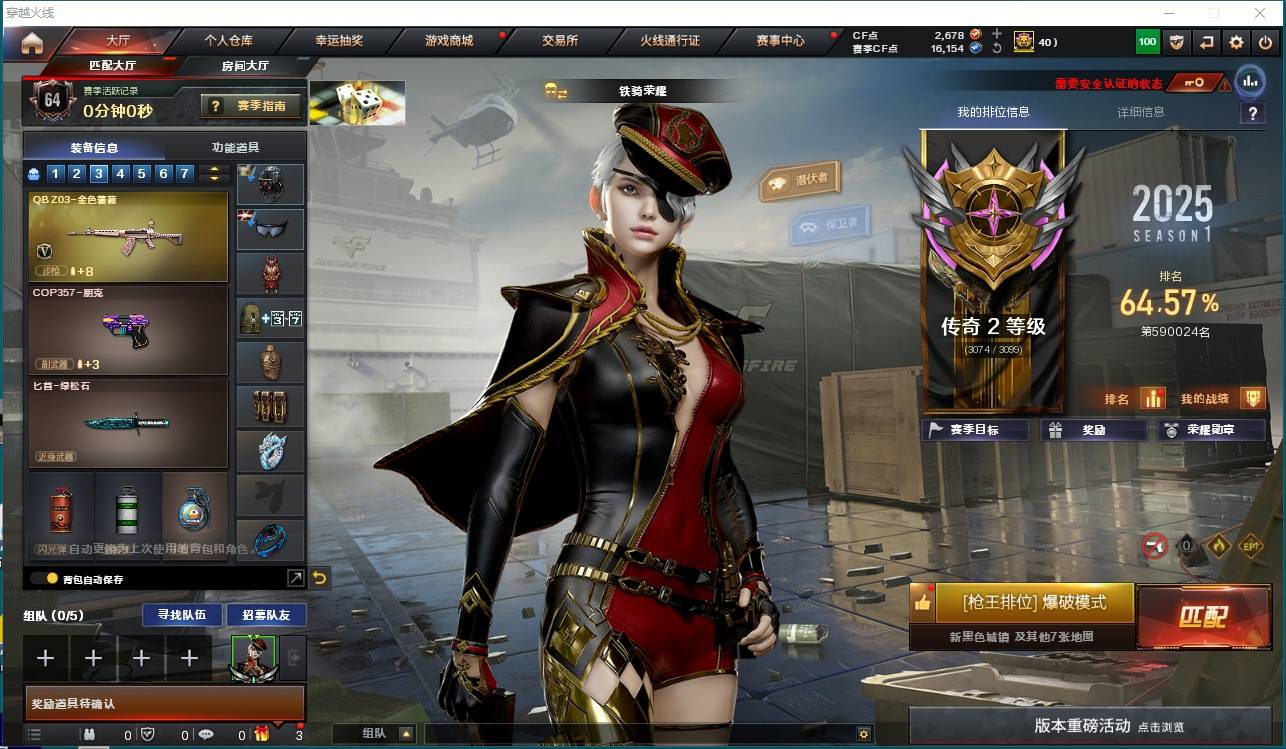Image resolution: width=1286 pixels, height=749 pixels.
Task: Close the game window
Action: tap(1261, 13)
